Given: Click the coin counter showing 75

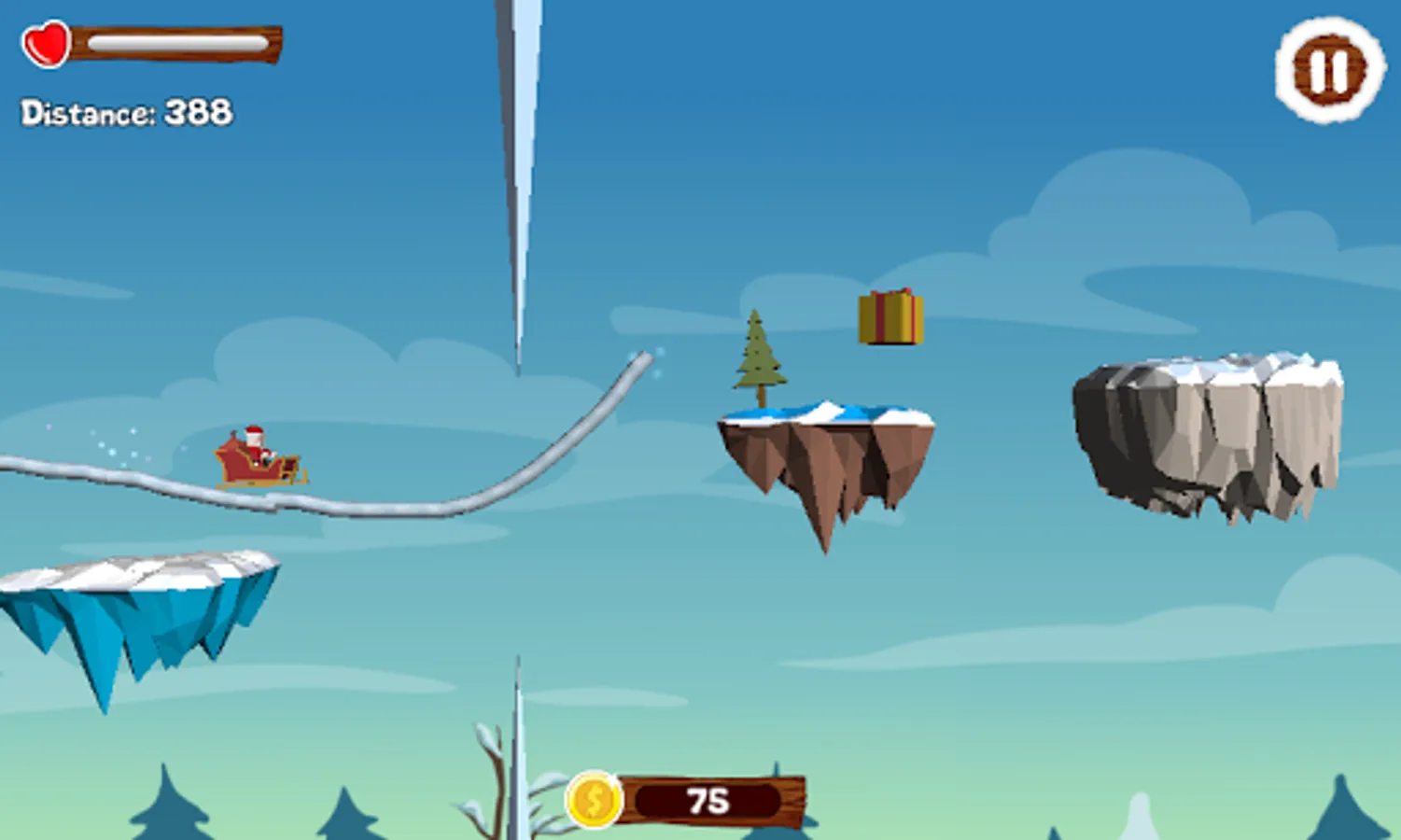Looking at the screenshot, I should pyautogui.click(x=711, y=798).
